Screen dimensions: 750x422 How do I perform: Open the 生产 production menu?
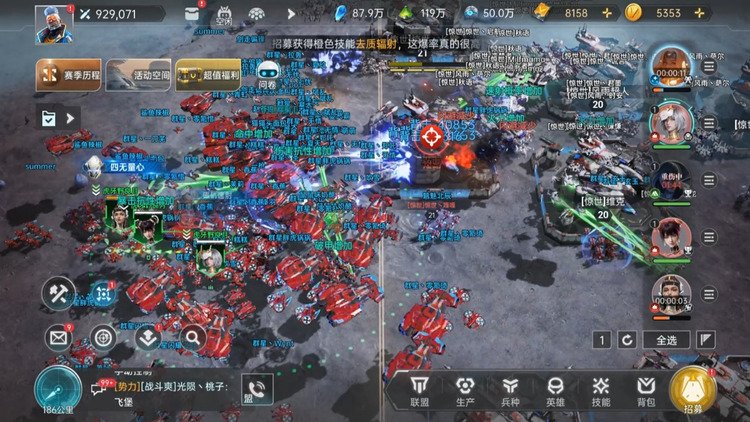(x=465, y=390)
